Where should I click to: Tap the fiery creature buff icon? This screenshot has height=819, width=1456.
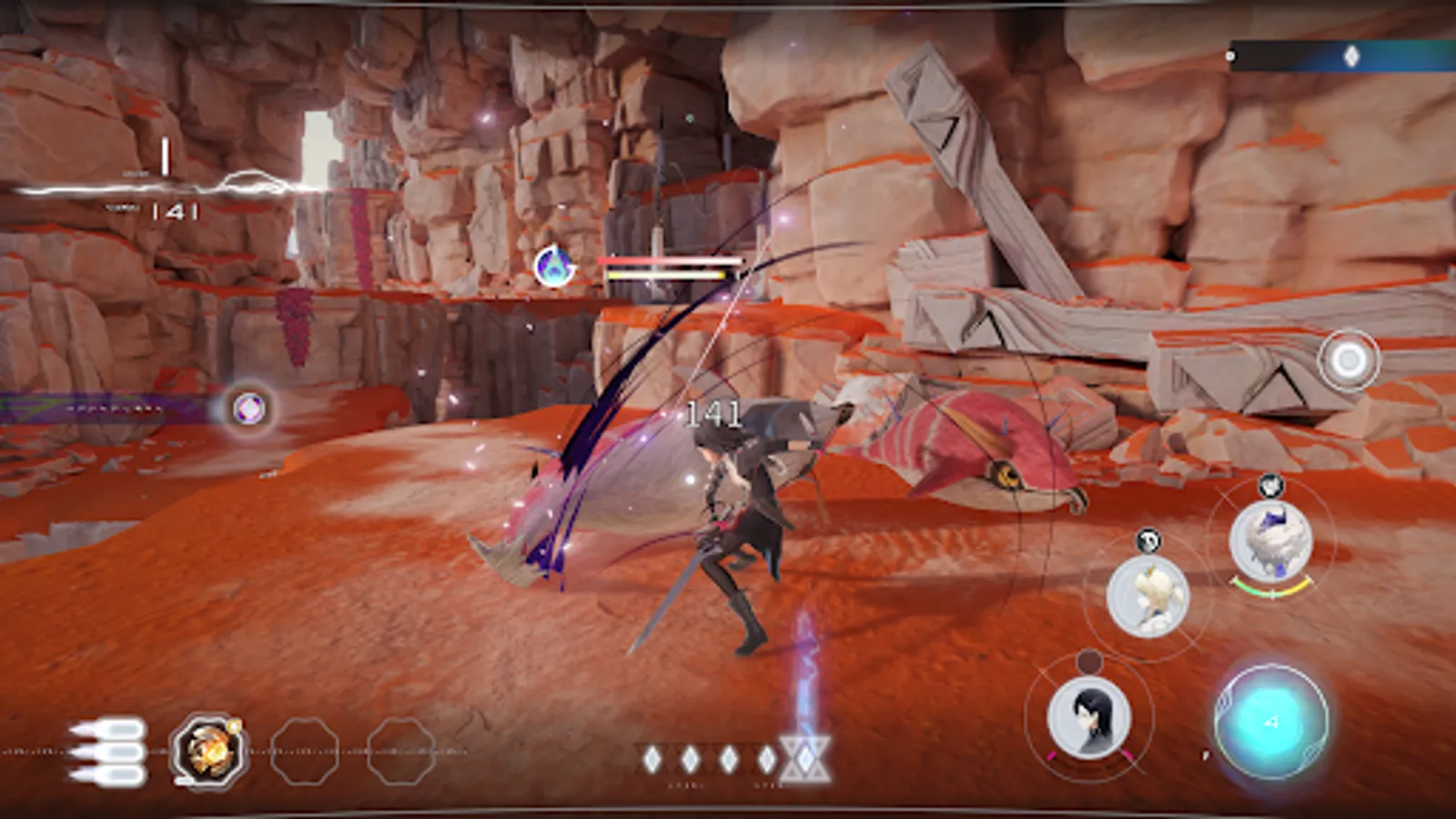[x=209, y=751]
